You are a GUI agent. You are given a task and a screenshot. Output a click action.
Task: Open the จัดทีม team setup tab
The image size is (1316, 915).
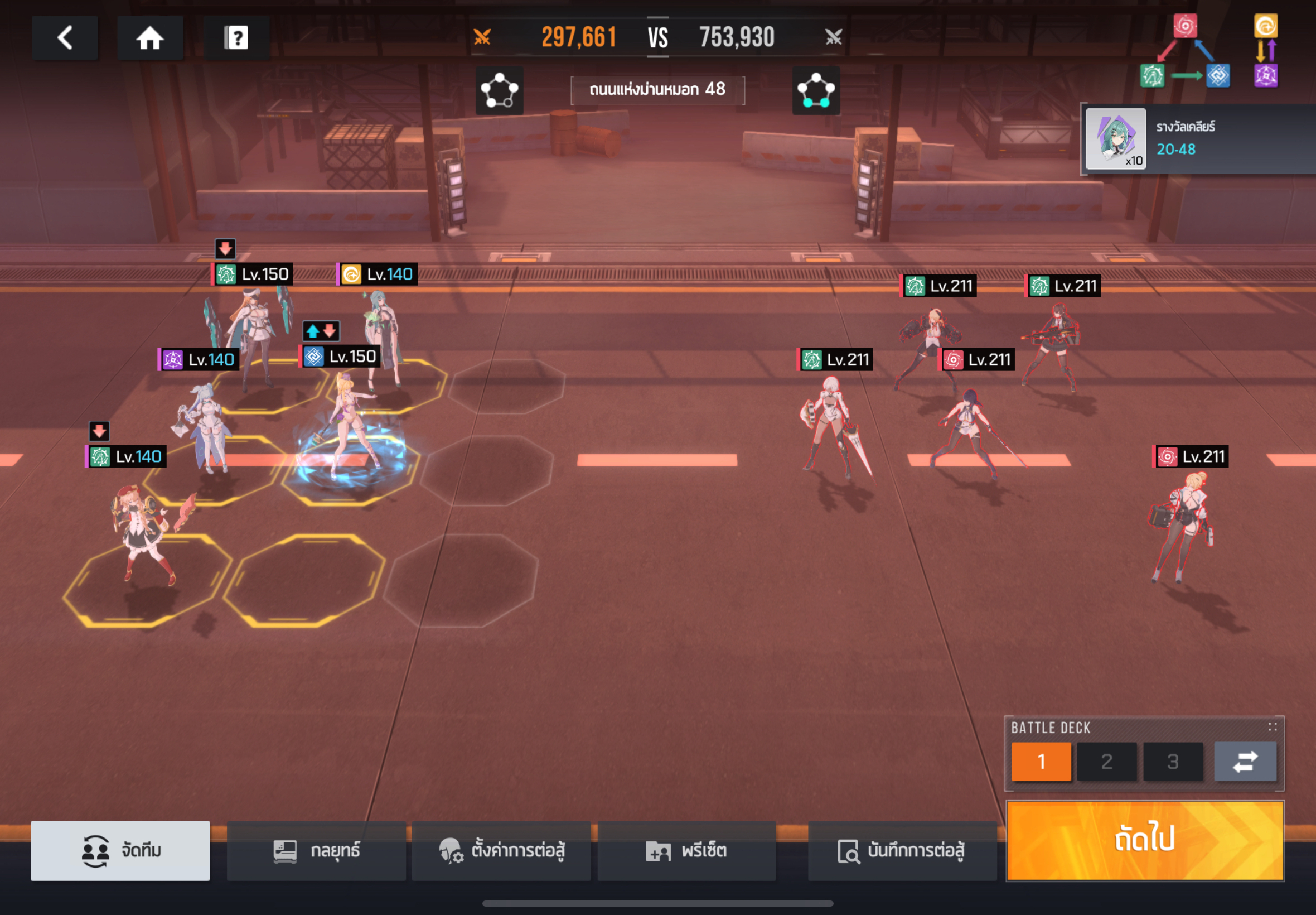120,850
